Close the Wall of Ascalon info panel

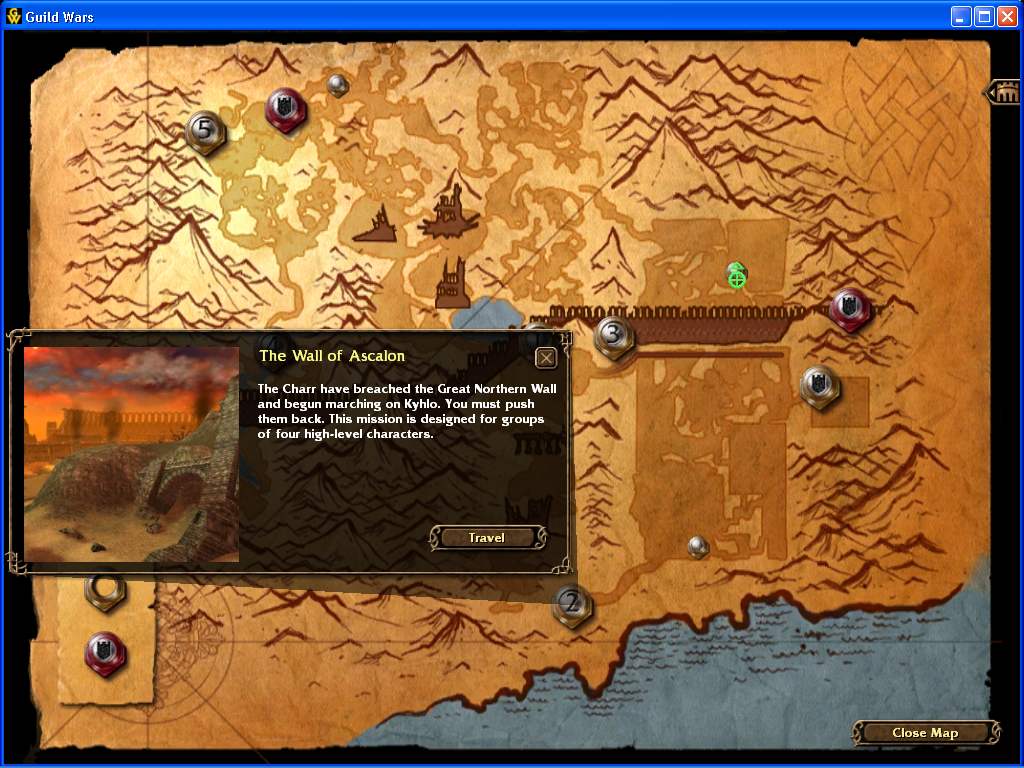click(546, 358)
